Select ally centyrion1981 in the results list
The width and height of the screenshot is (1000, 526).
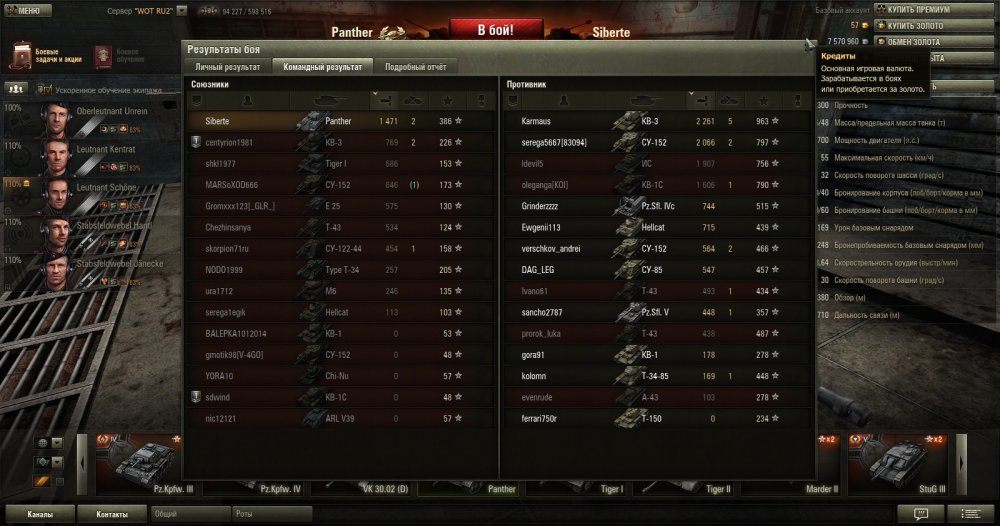click(x=229, y=142)
